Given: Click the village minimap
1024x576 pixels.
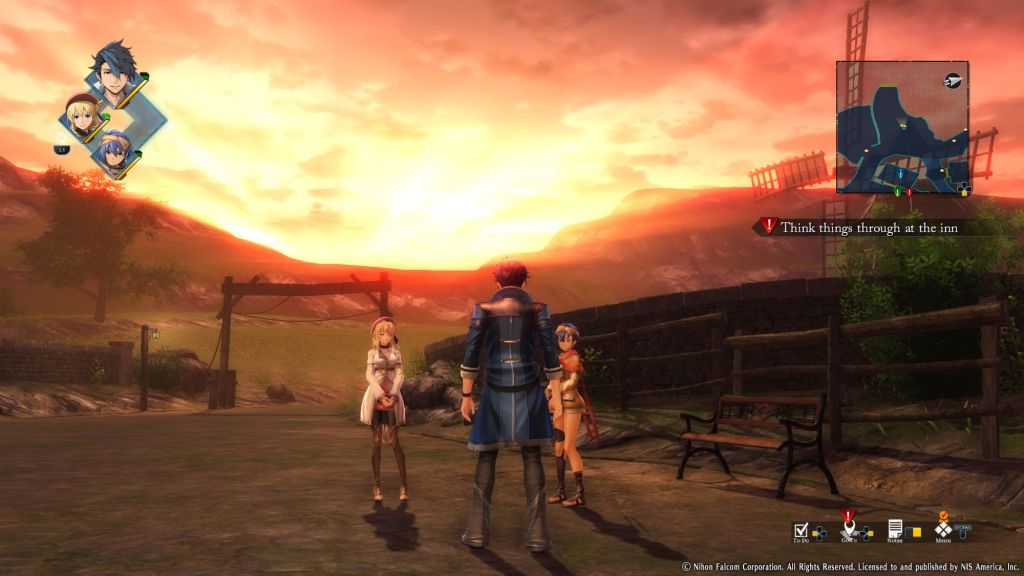Looking at the screenshot, I should (x=902, y=127).
